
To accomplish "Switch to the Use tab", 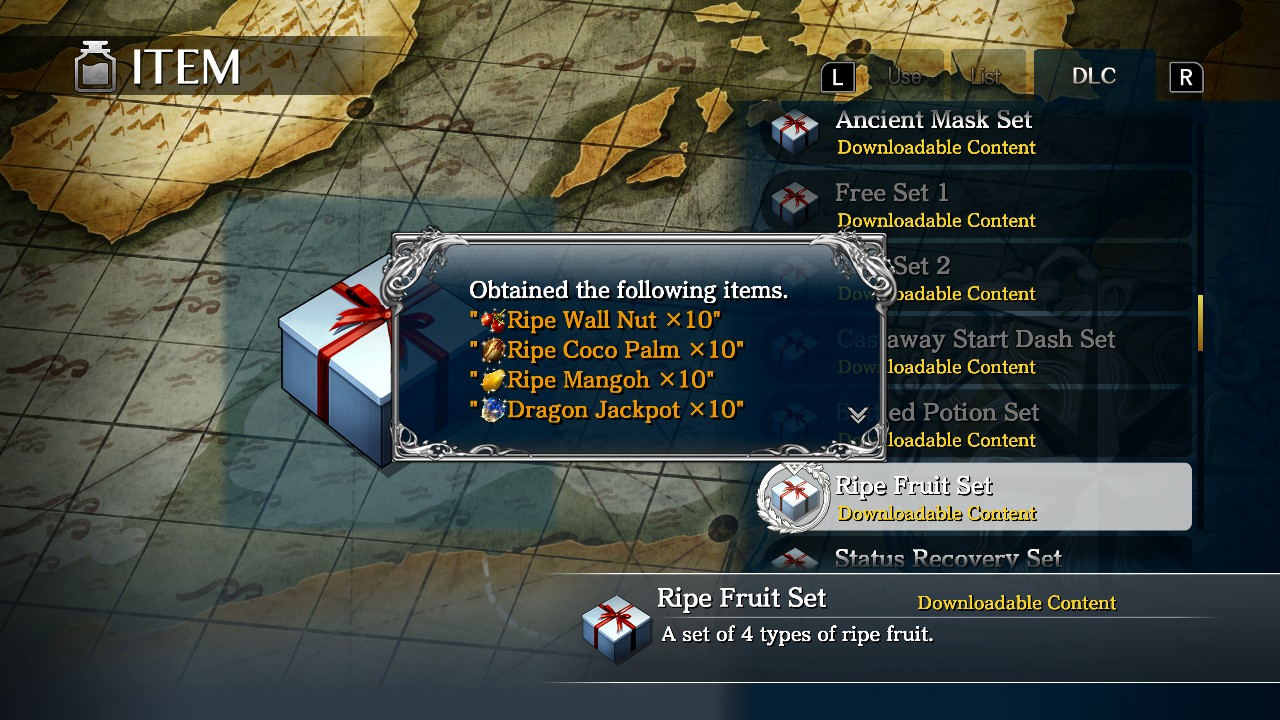I will pyautogui.click(x=903, y=75).
